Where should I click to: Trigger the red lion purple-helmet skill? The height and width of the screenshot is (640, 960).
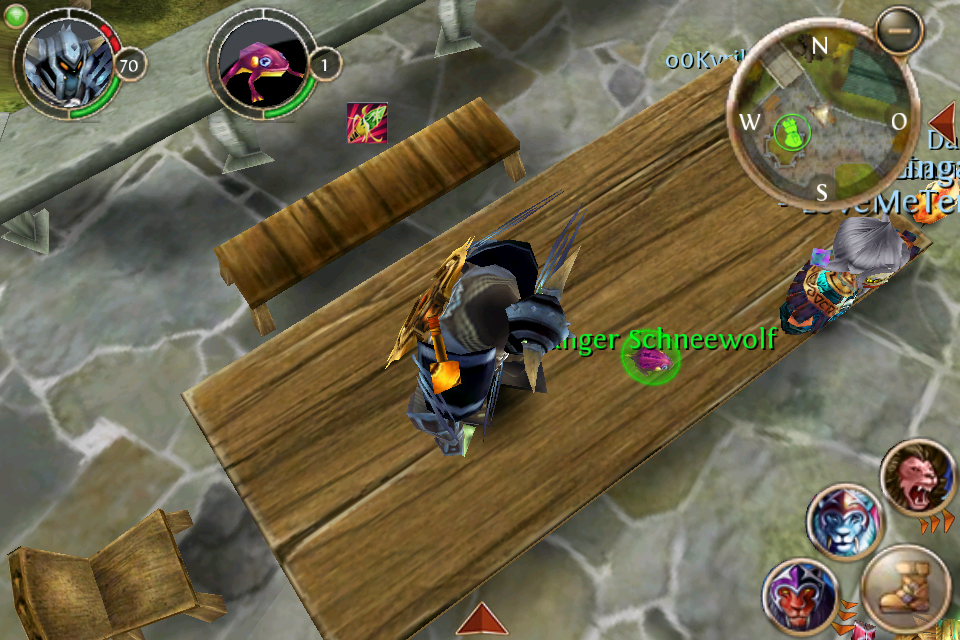click(799, 598)
